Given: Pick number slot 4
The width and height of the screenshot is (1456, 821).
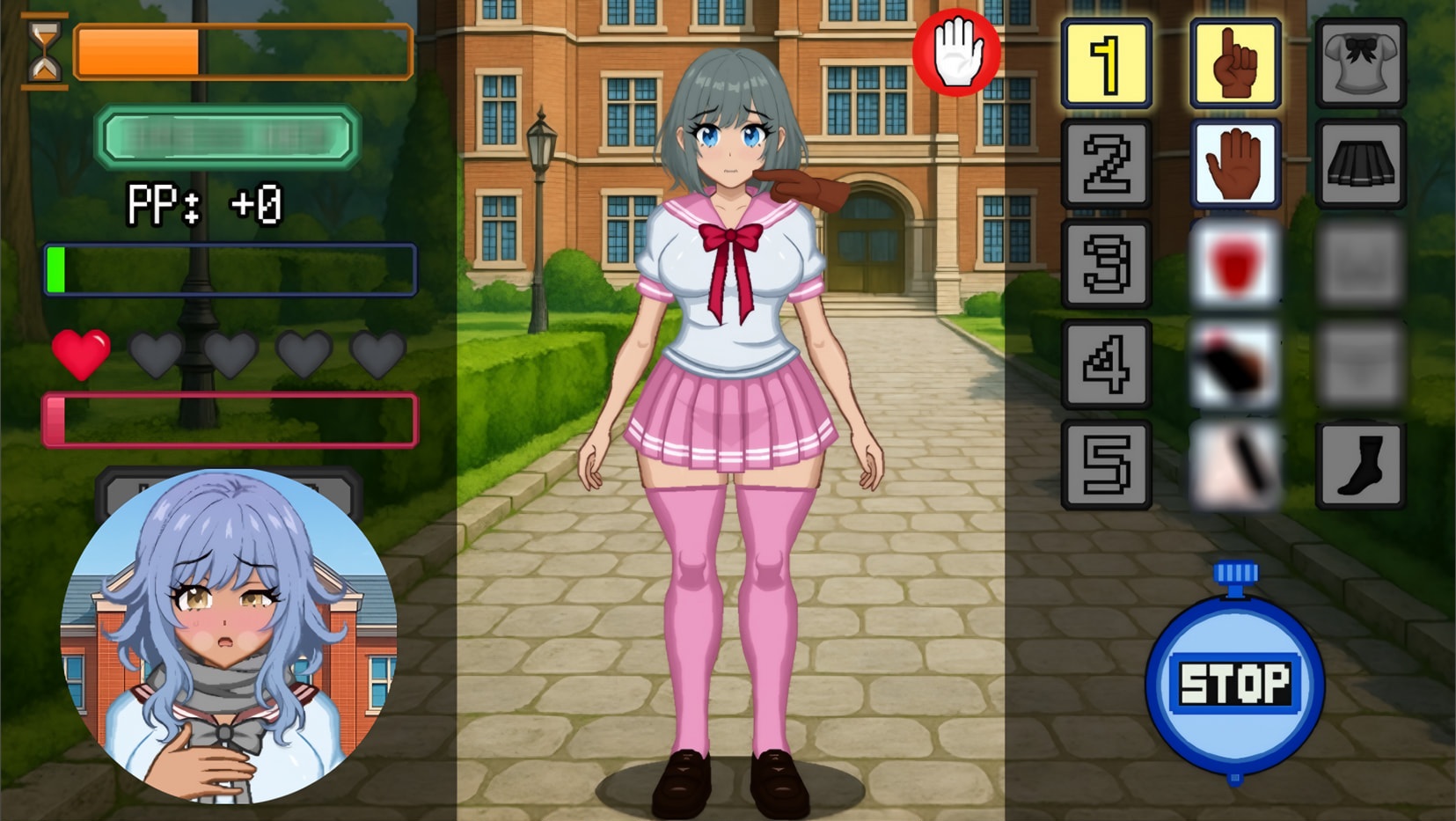Looking at the screenshot, I should (x=1106, y=364).
